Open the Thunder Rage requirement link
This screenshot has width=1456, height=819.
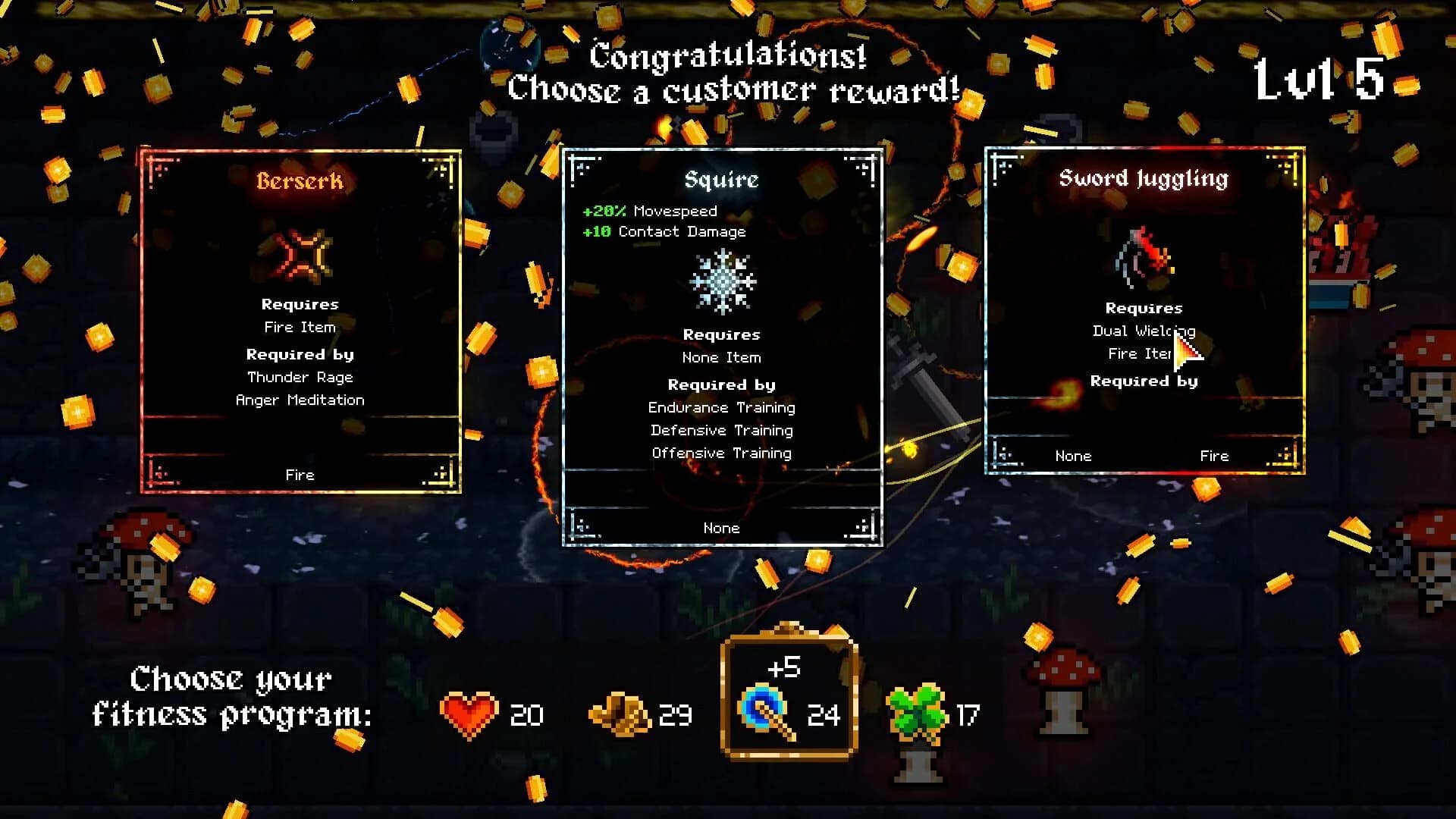[300, 377]
